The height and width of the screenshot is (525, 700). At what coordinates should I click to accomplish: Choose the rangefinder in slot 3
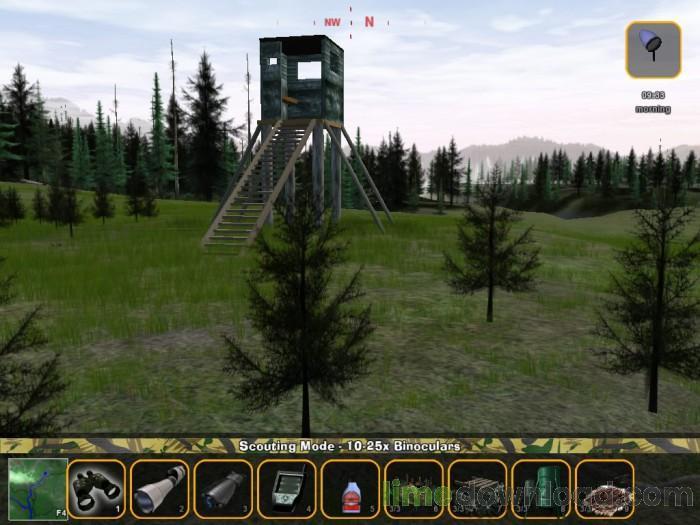[222, 489]
